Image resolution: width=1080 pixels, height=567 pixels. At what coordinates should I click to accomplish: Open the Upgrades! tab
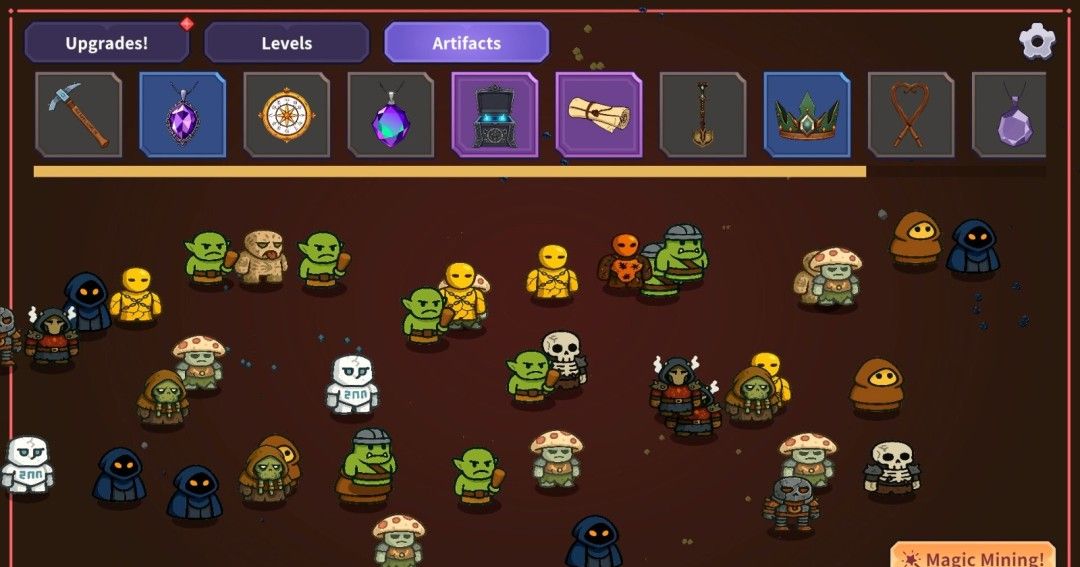tap(106, 43)
